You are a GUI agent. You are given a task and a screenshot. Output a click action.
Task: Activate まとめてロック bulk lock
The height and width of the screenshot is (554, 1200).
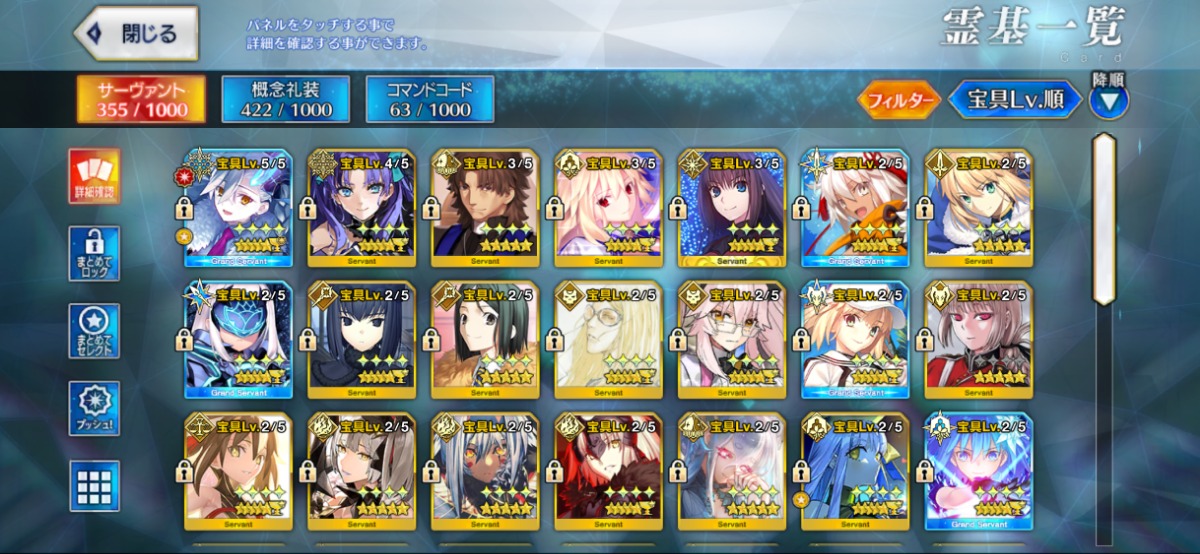click(x=94, y=253)
